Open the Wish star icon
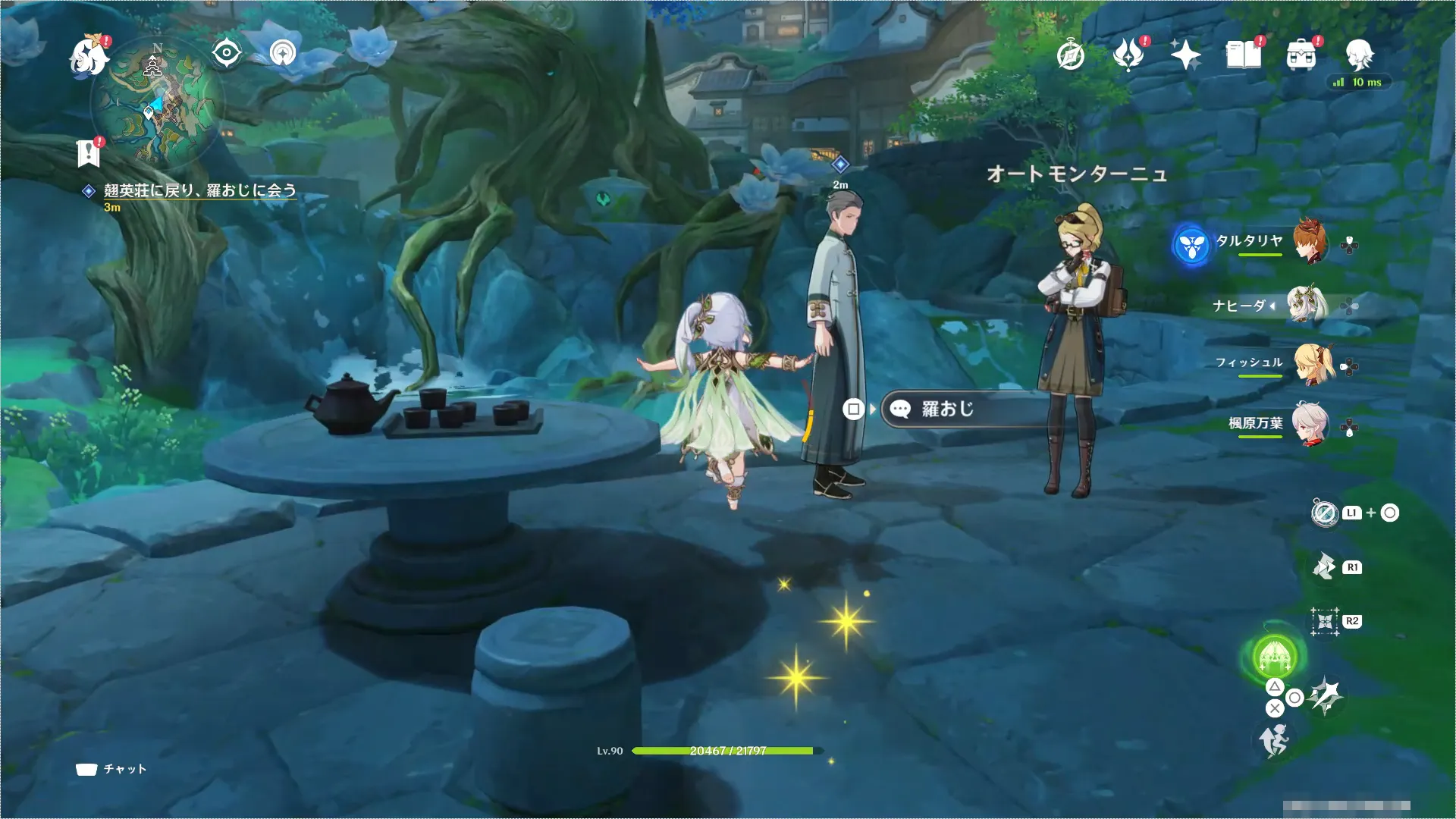This screenshot has height=819, width=1456. [1185, 55]
